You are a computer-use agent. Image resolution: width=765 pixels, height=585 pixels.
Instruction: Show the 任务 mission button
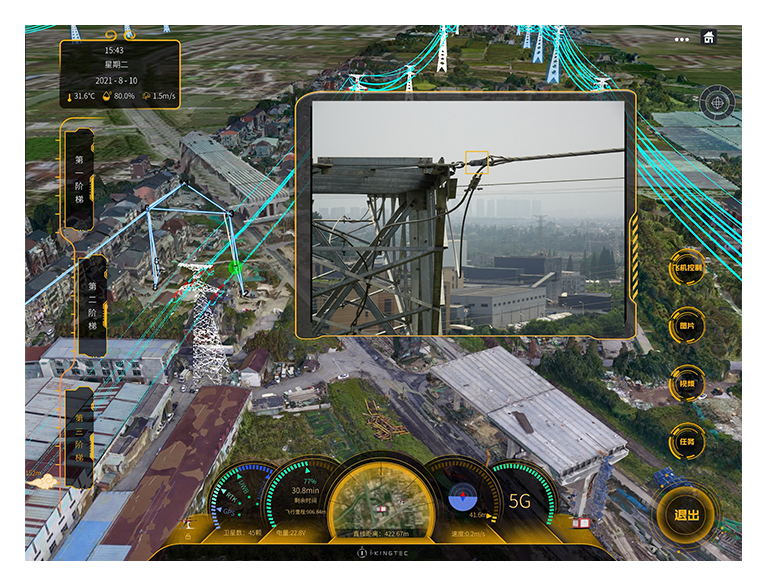[687, 440]
